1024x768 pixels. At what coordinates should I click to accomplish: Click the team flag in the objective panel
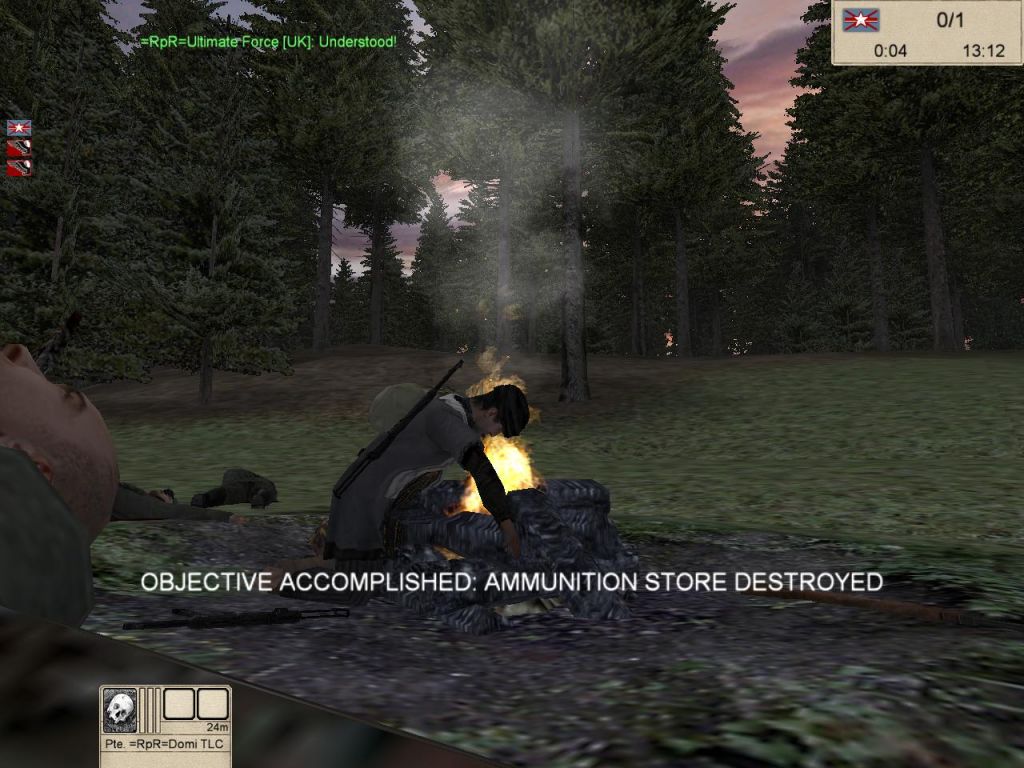click(x=860, y=20)
